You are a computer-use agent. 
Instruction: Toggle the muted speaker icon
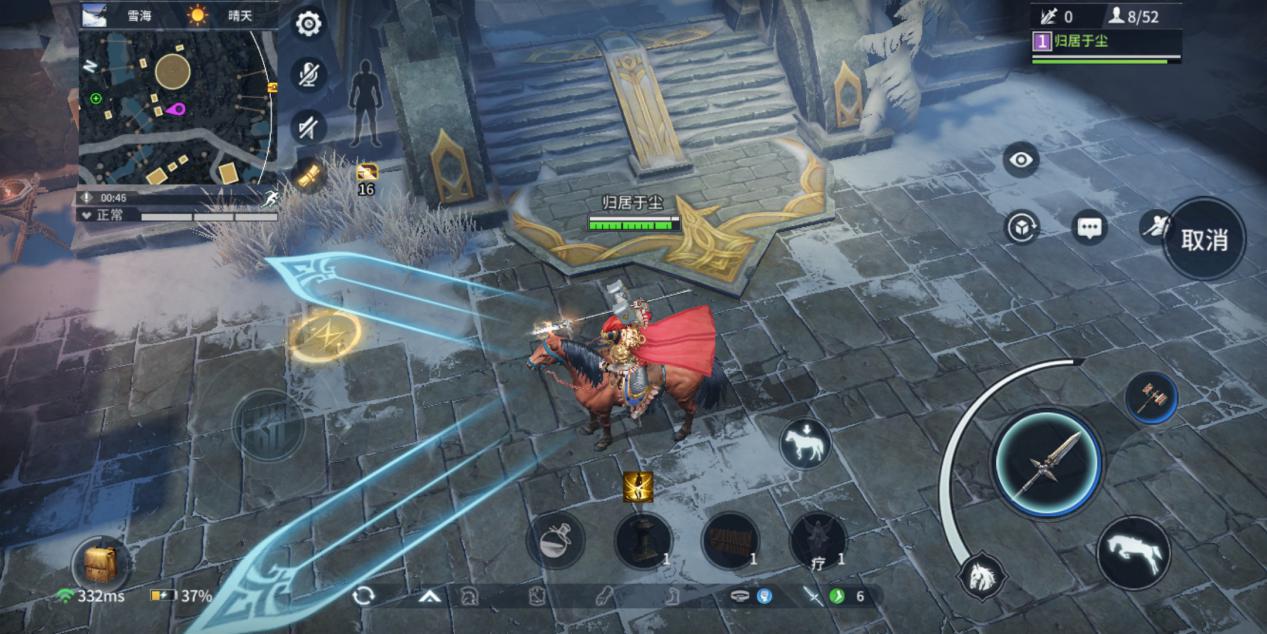click(309, 126)
